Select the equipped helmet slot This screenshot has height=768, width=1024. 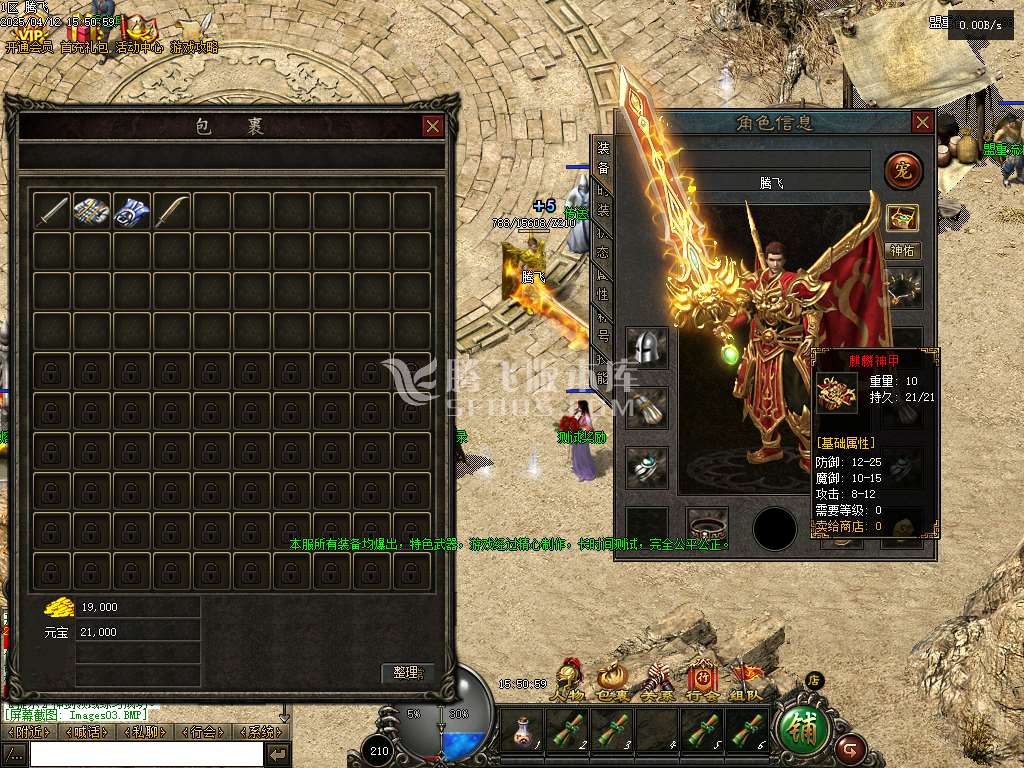[x=647, y=346]
